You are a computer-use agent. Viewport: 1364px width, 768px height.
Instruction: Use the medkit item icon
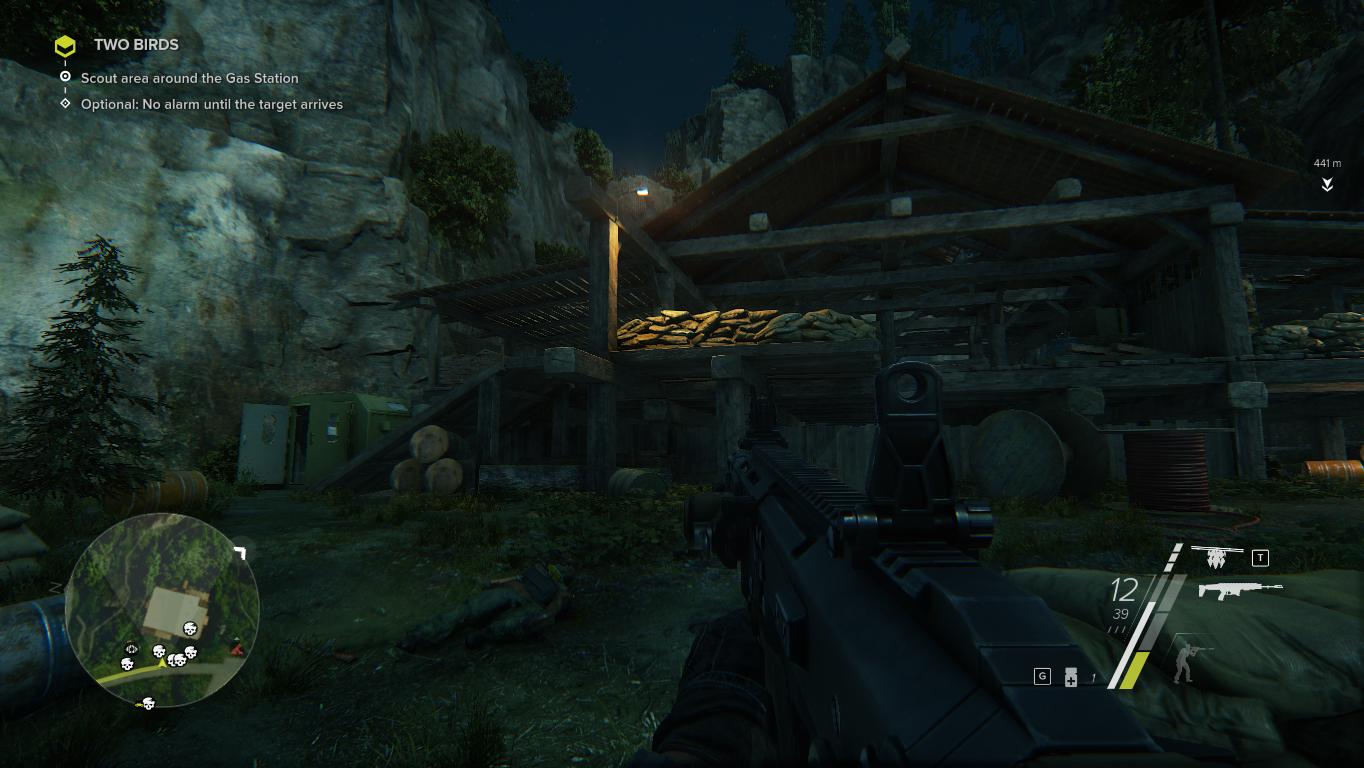point(1070,677)
